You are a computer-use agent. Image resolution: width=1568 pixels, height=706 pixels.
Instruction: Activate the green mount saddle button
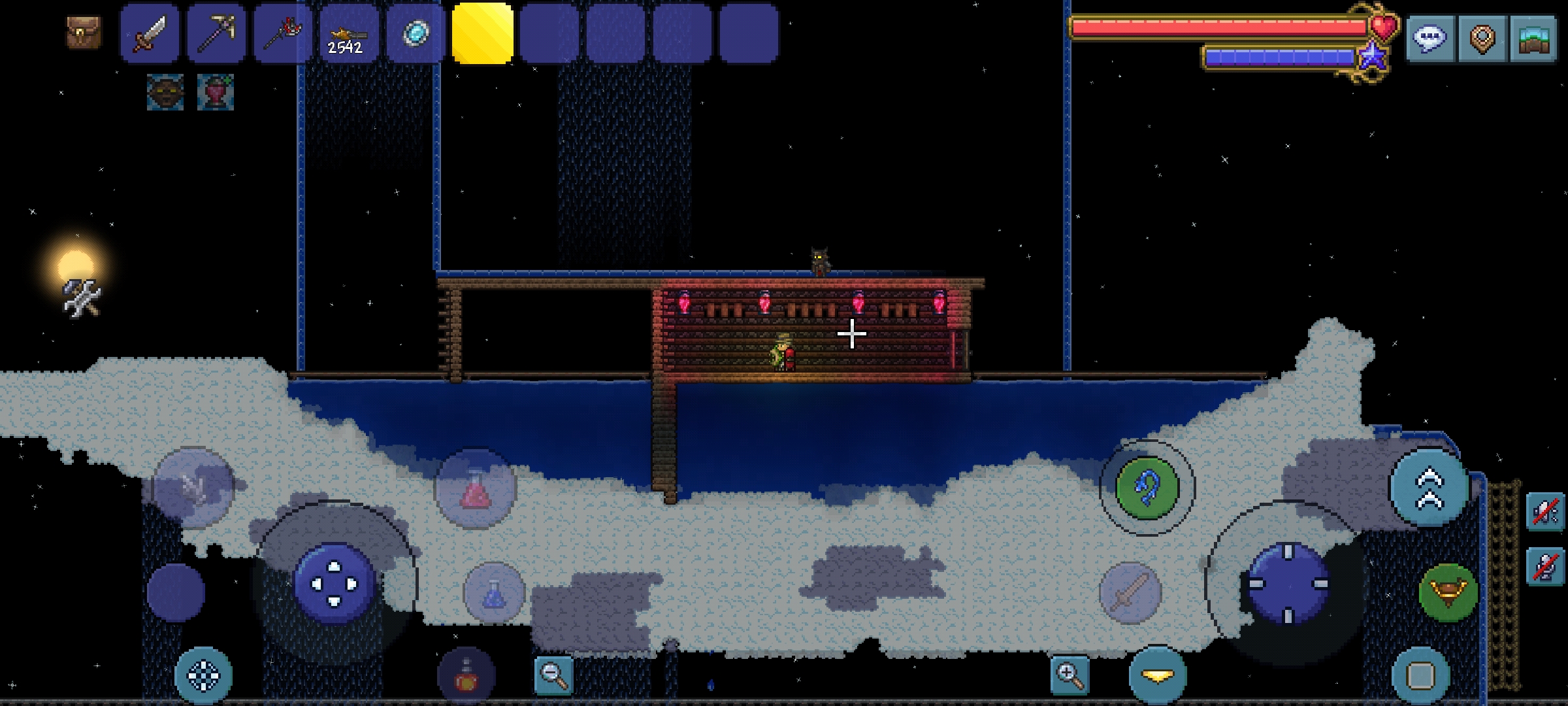1448,592
